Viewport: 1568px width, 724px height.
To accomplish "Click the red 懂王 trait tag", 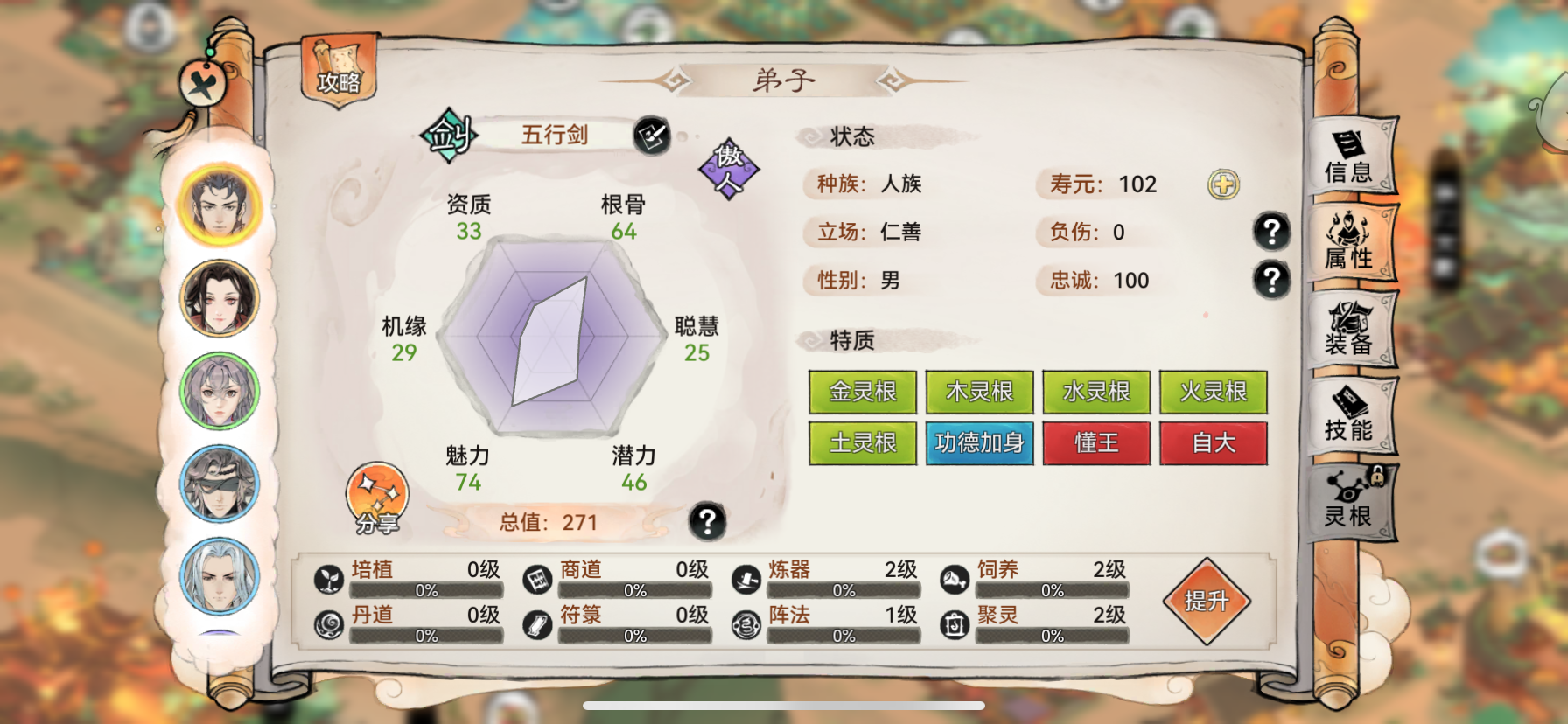I will pos(1096,443).
